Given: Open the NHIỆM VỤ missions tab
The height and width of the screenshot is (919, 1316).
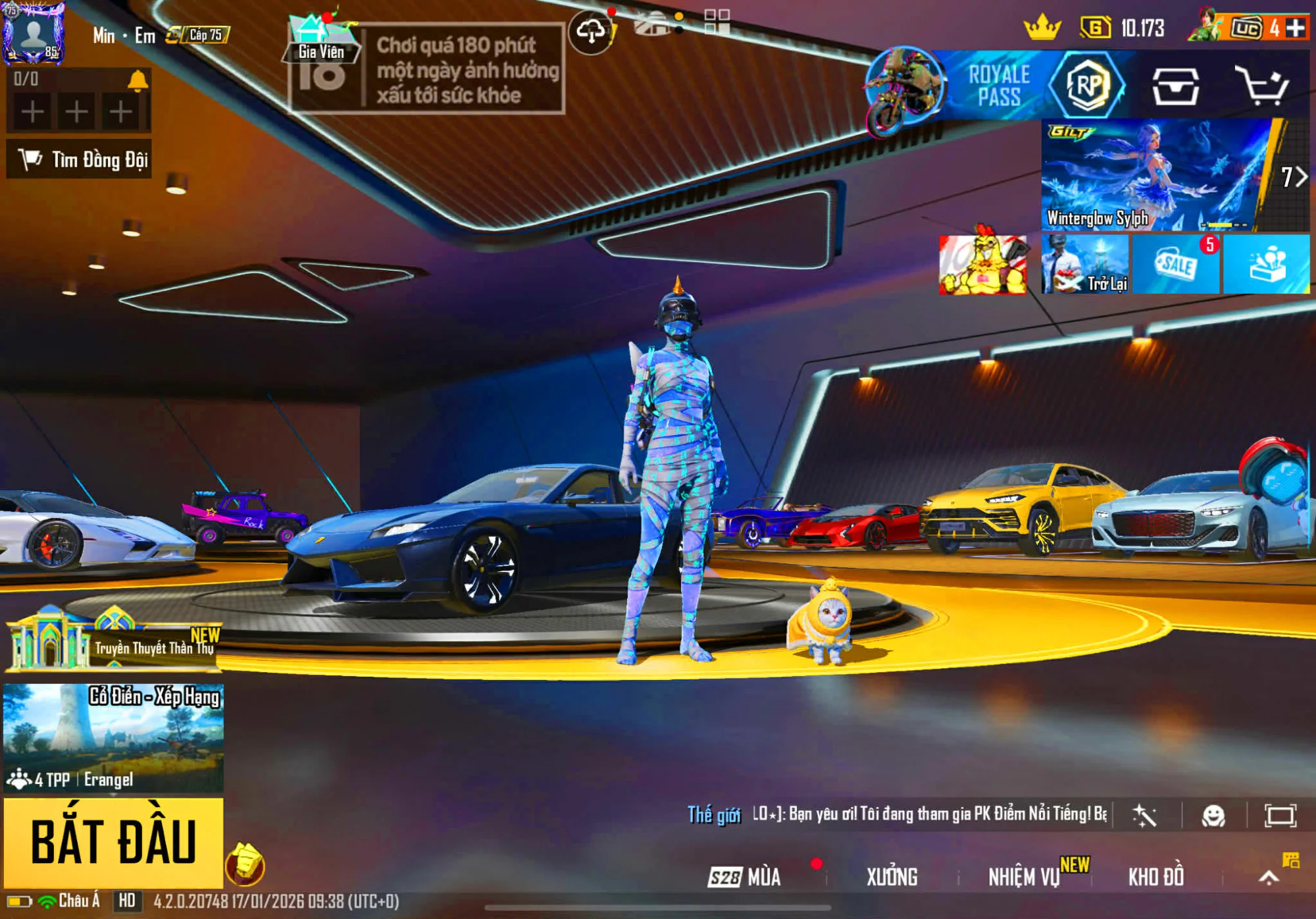Looking at the screenshot, I should 1024,877.
